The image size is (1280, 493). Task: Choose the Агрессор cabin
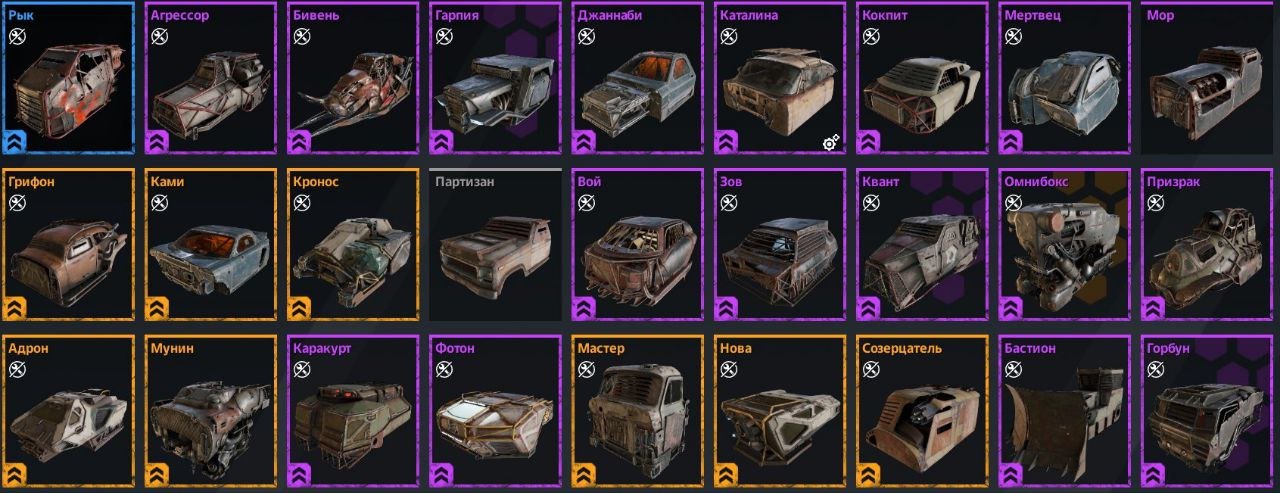211,80
